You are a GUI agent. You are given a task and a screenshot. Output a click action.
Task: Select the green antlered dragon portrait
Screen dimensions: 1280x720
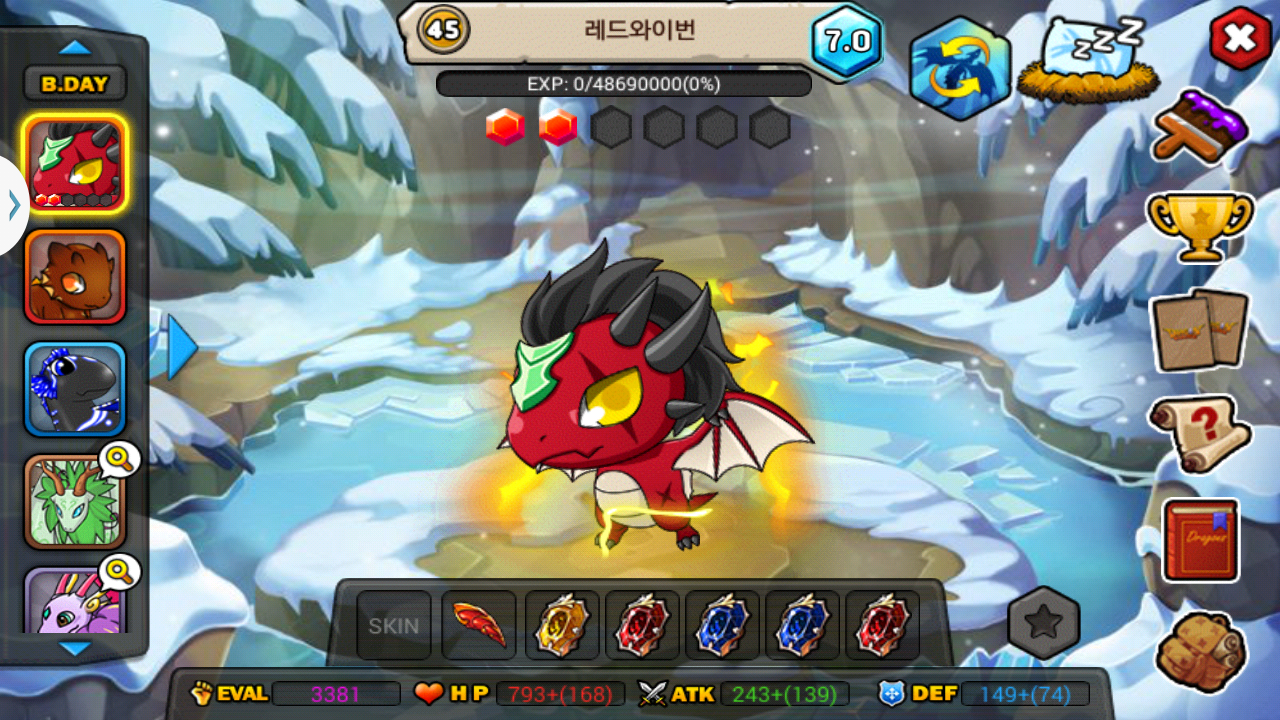pos(75,502)
